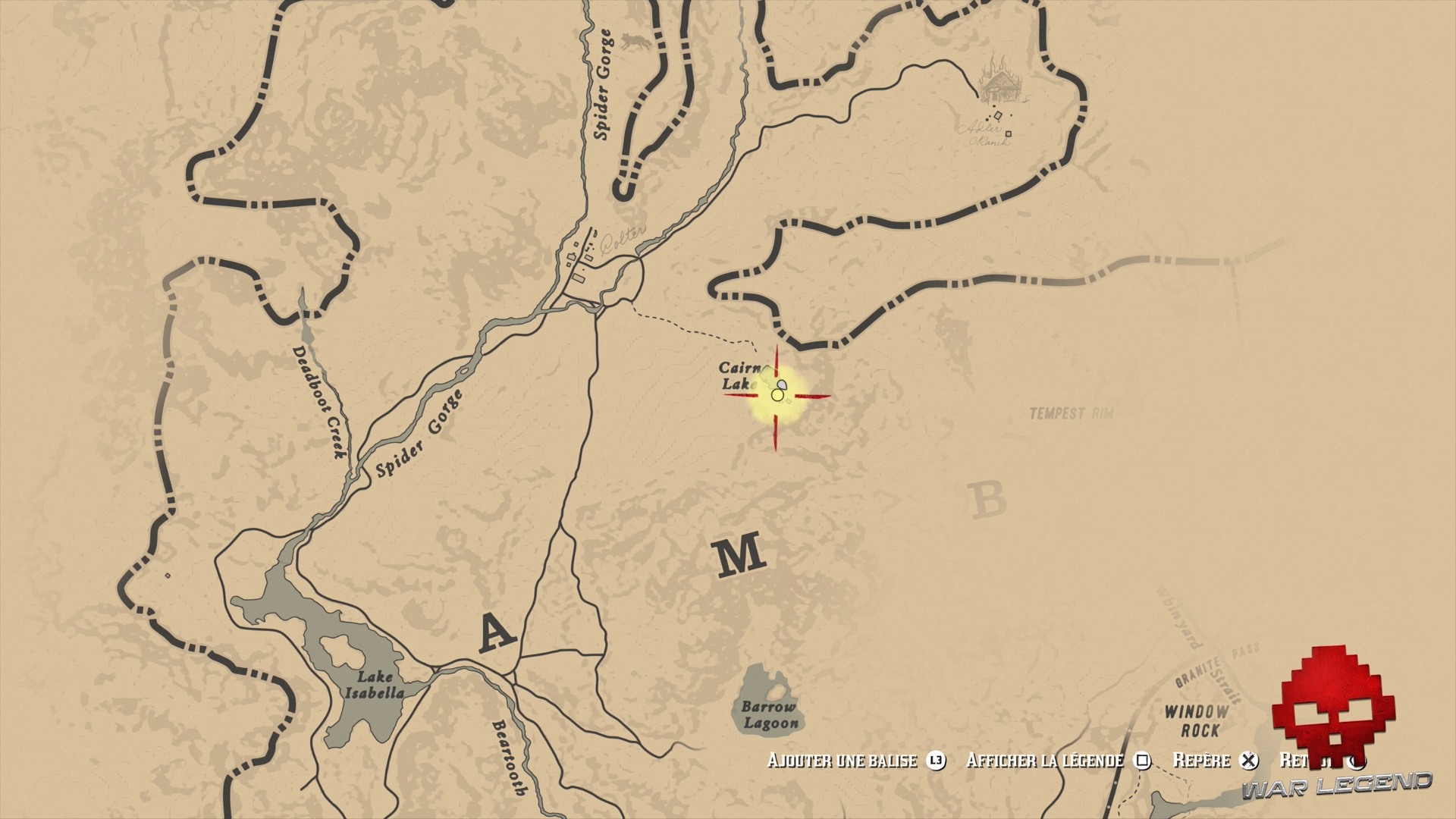The image size is (1456, 819).
Task: Click the burned Adler Ranch cabin illustration
Action: click(x=999, y=87)
